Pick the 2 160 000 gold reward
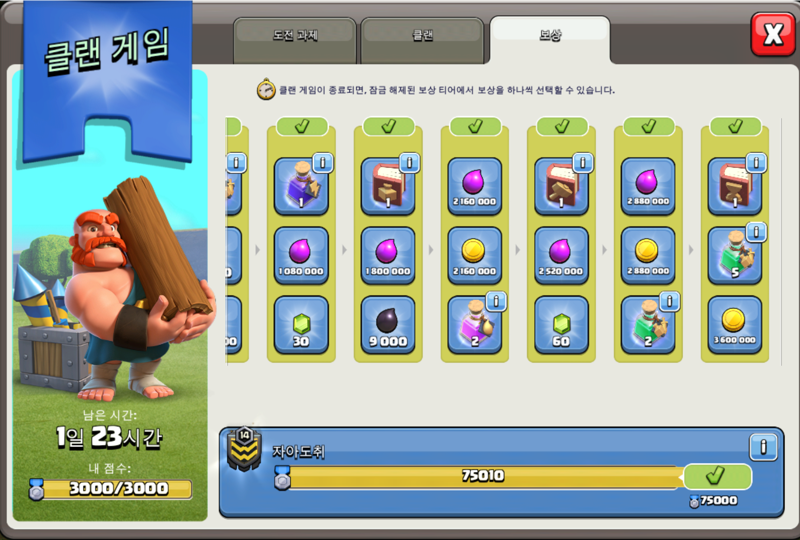This screenshot has width=800, height=540. click(x=475, y=255)
